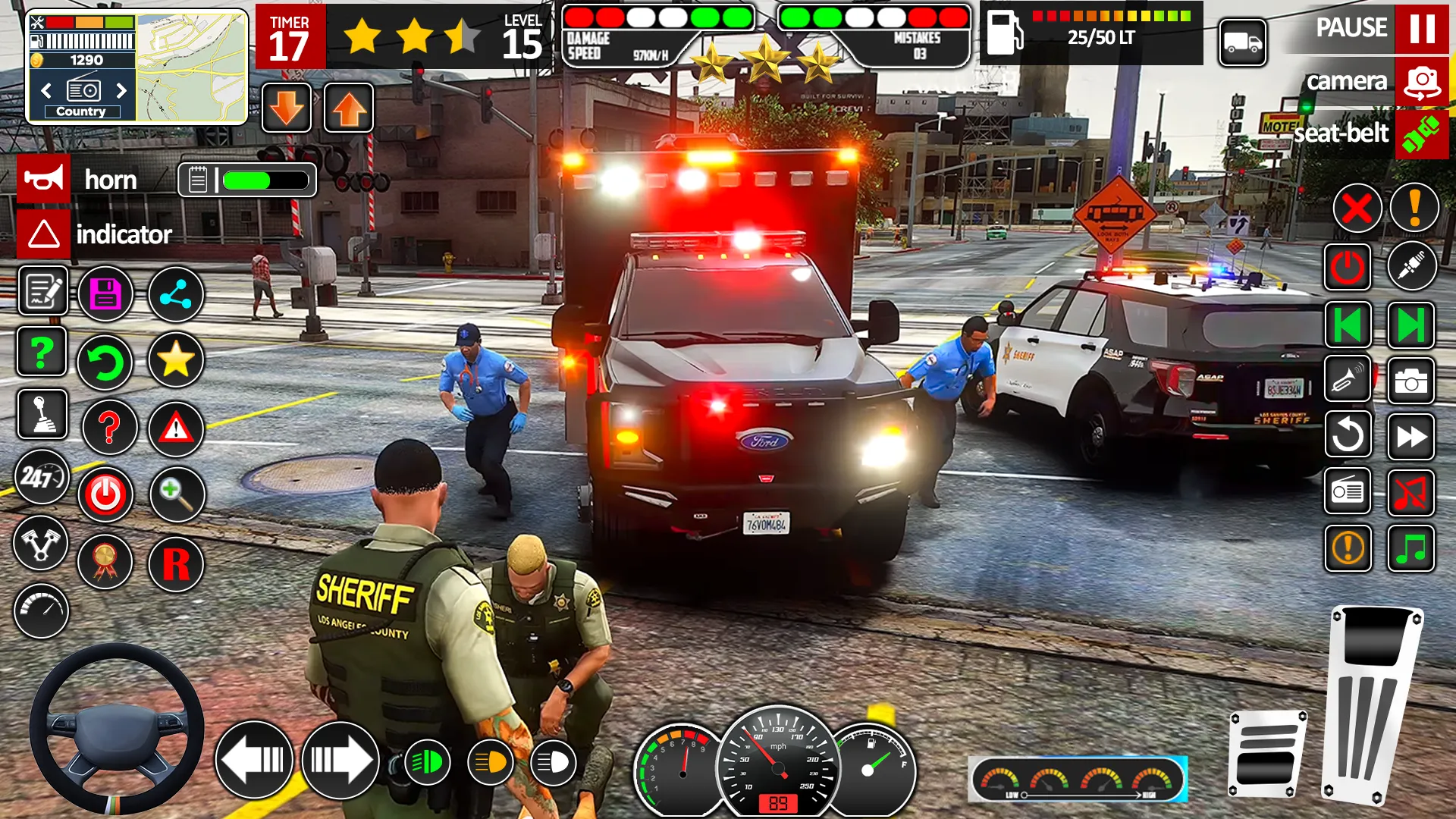Turn on the green headlight beam button
The image size is (1456, 819).
coord(427,762)
